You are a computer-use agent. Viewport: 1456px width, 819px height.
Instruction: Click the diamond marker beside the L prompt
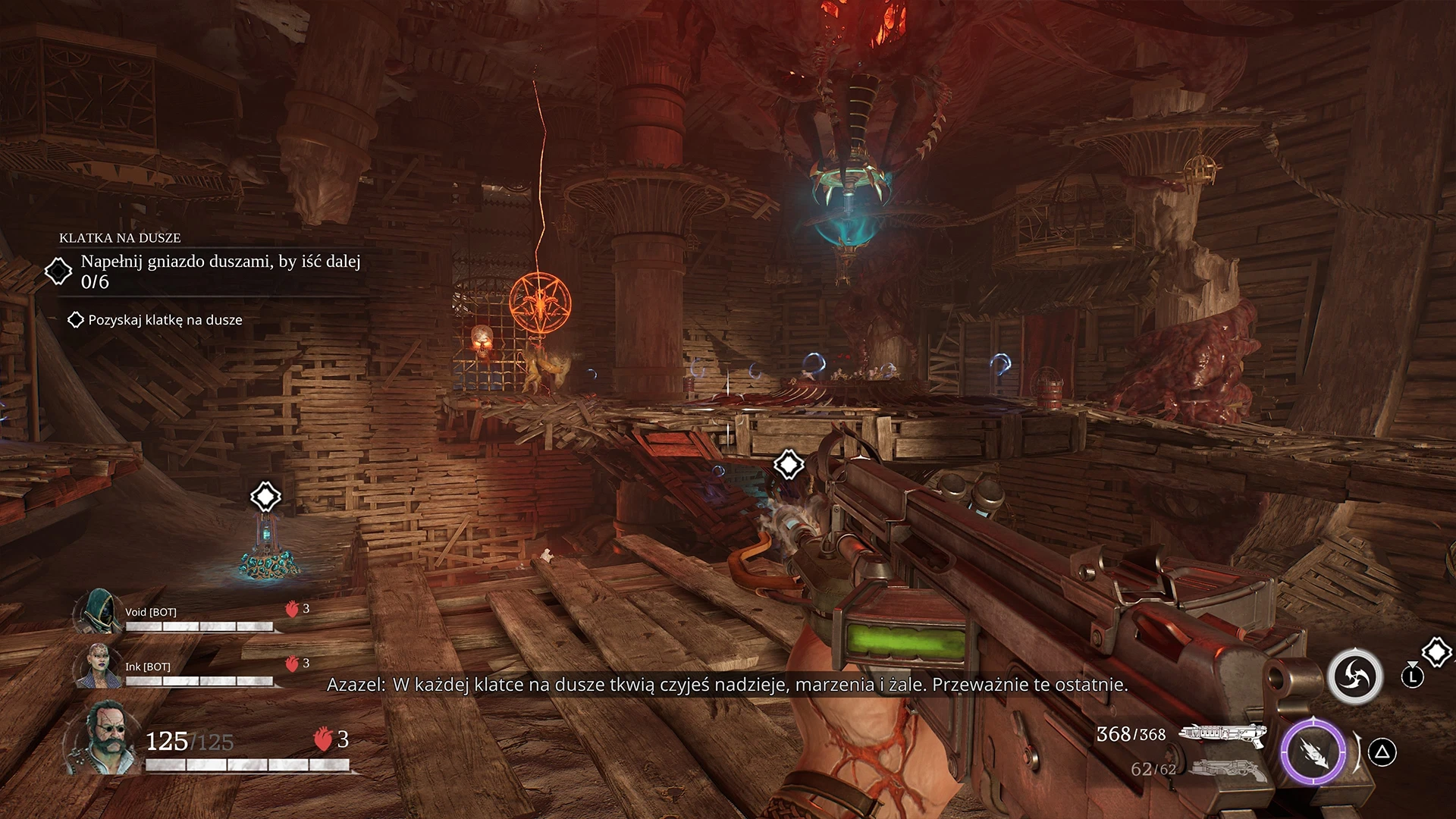(x=1436, y=651)
